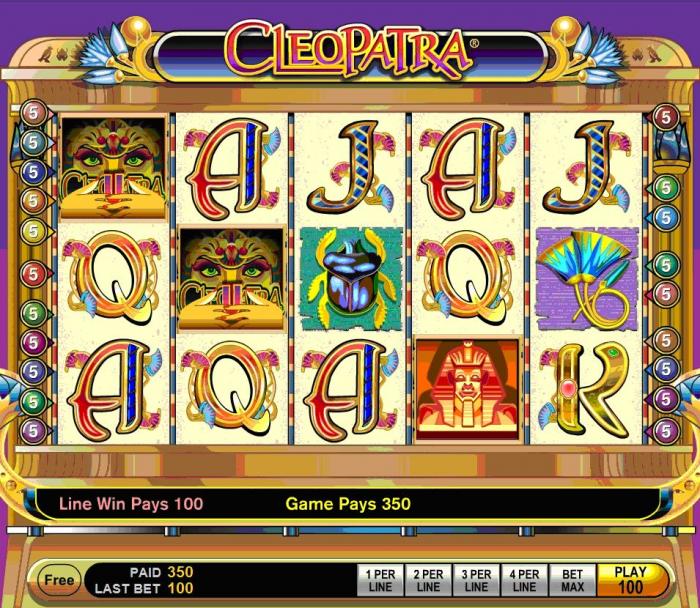Activate the BET MAX button

click(572, 581)
